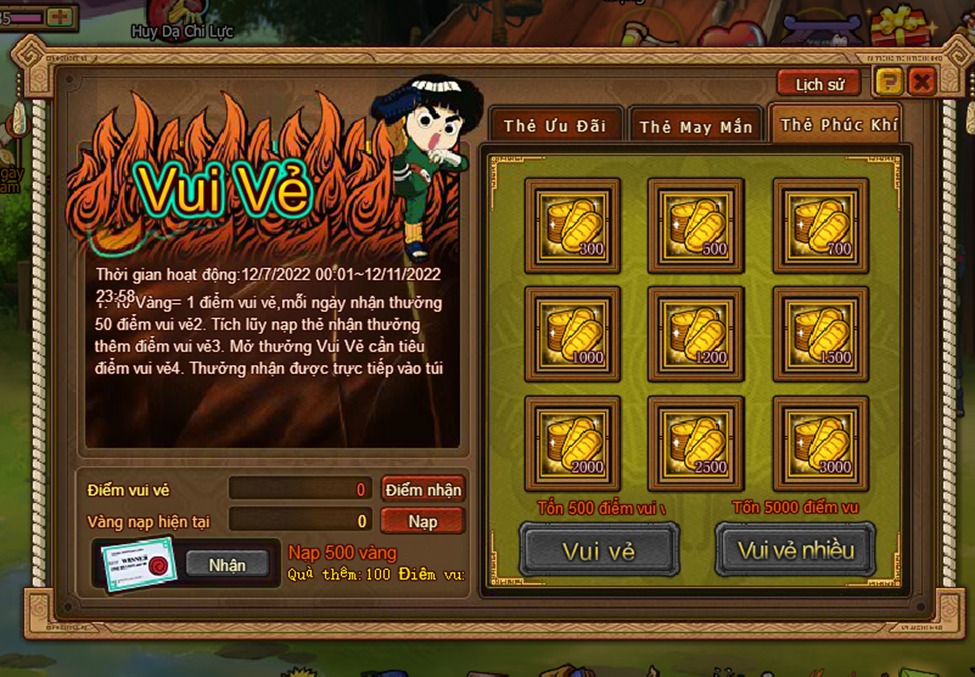Claim the card reward with Nhận
975x677 pixels.
pos(227,565)
